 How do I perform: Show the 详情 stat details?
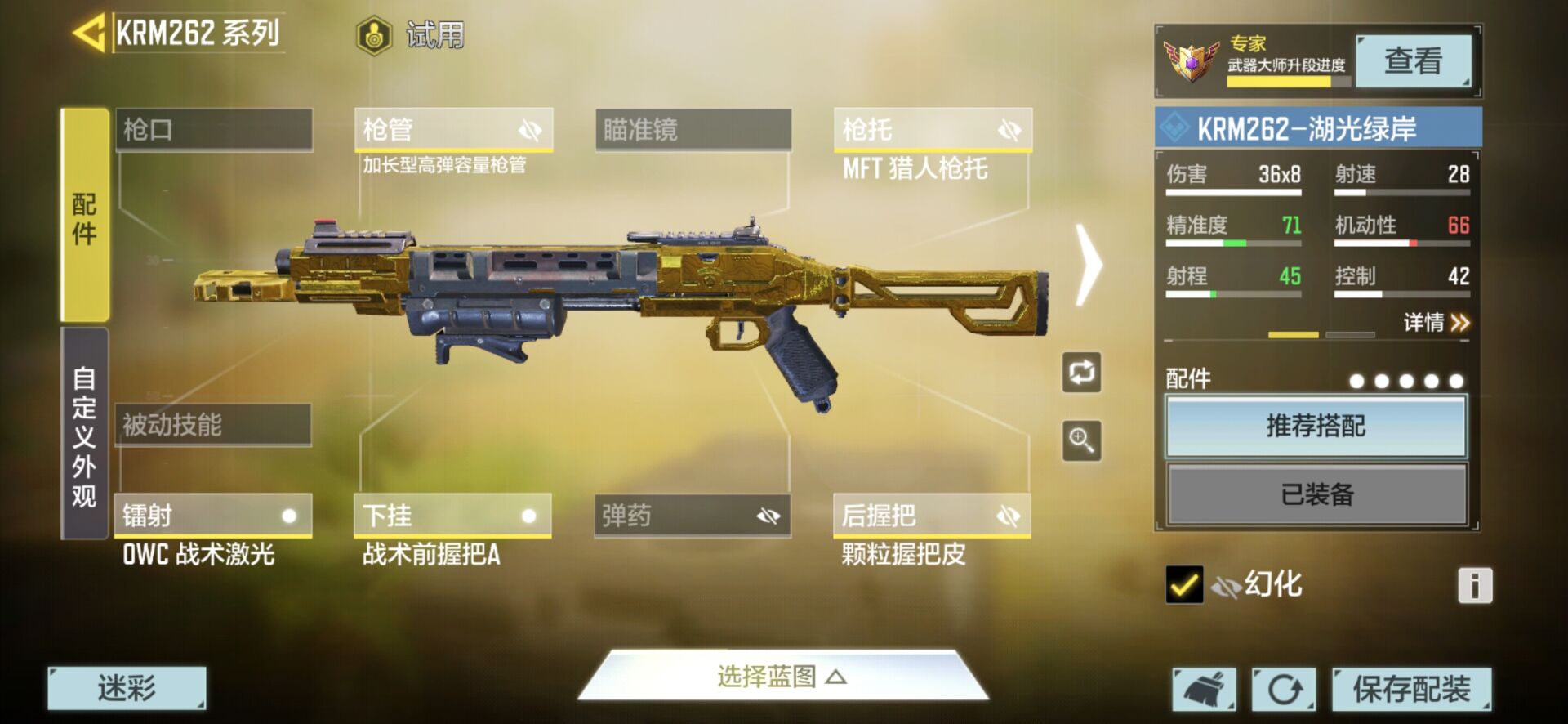coord(1436,323)
